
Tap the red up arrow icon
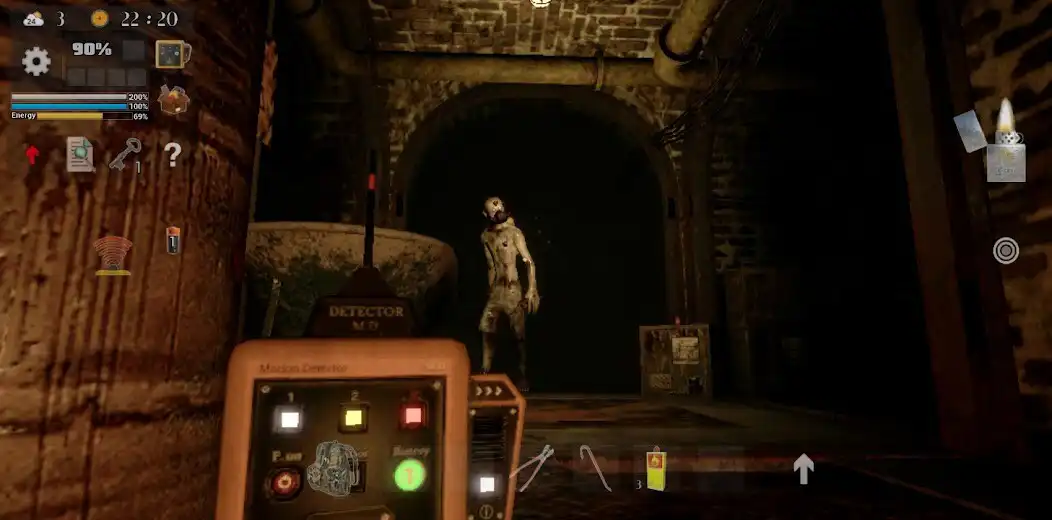tap(32, 155)
